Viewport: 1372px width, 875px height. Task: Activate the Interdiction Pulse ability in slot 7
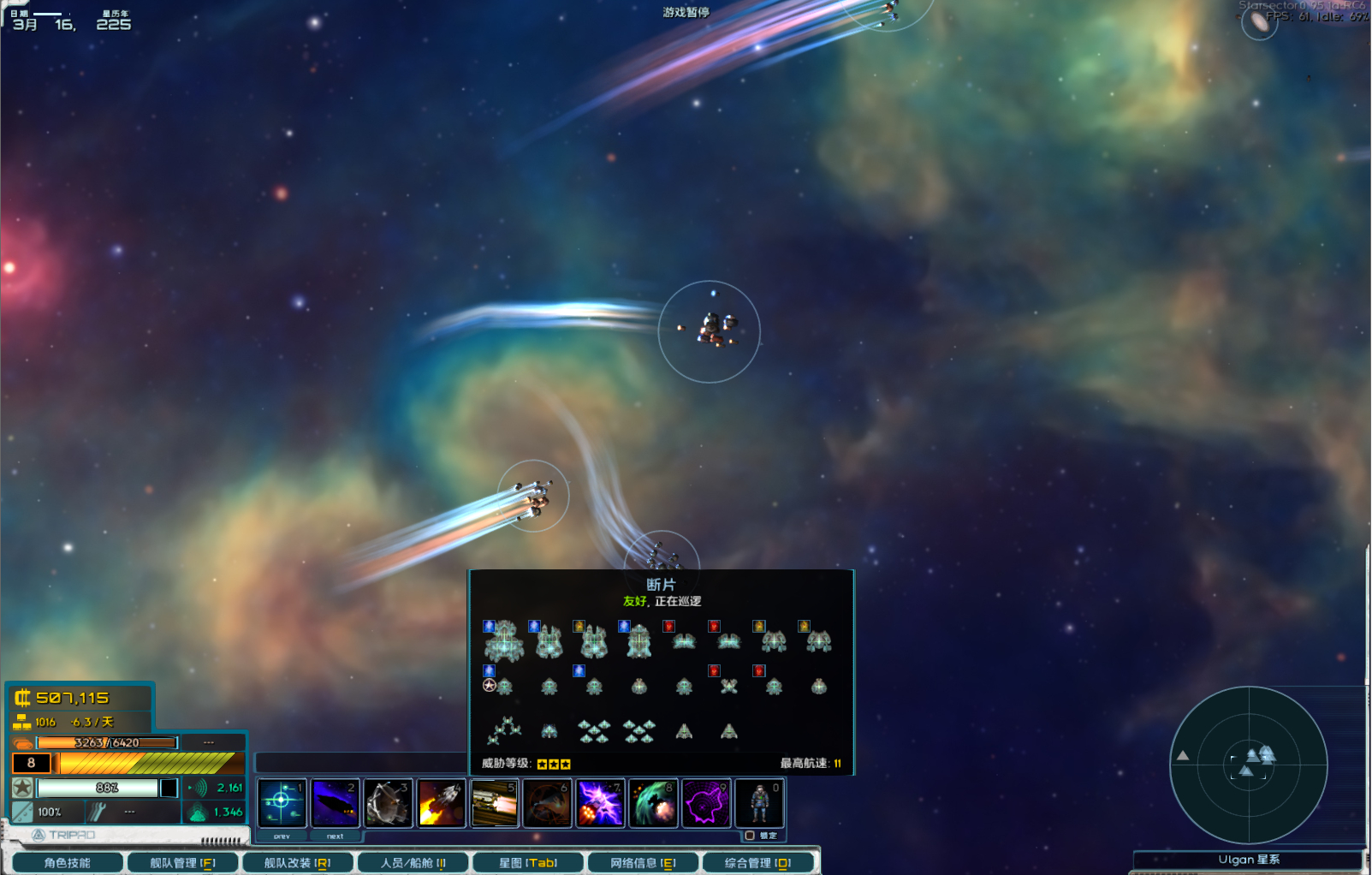(x=601, y=802)
